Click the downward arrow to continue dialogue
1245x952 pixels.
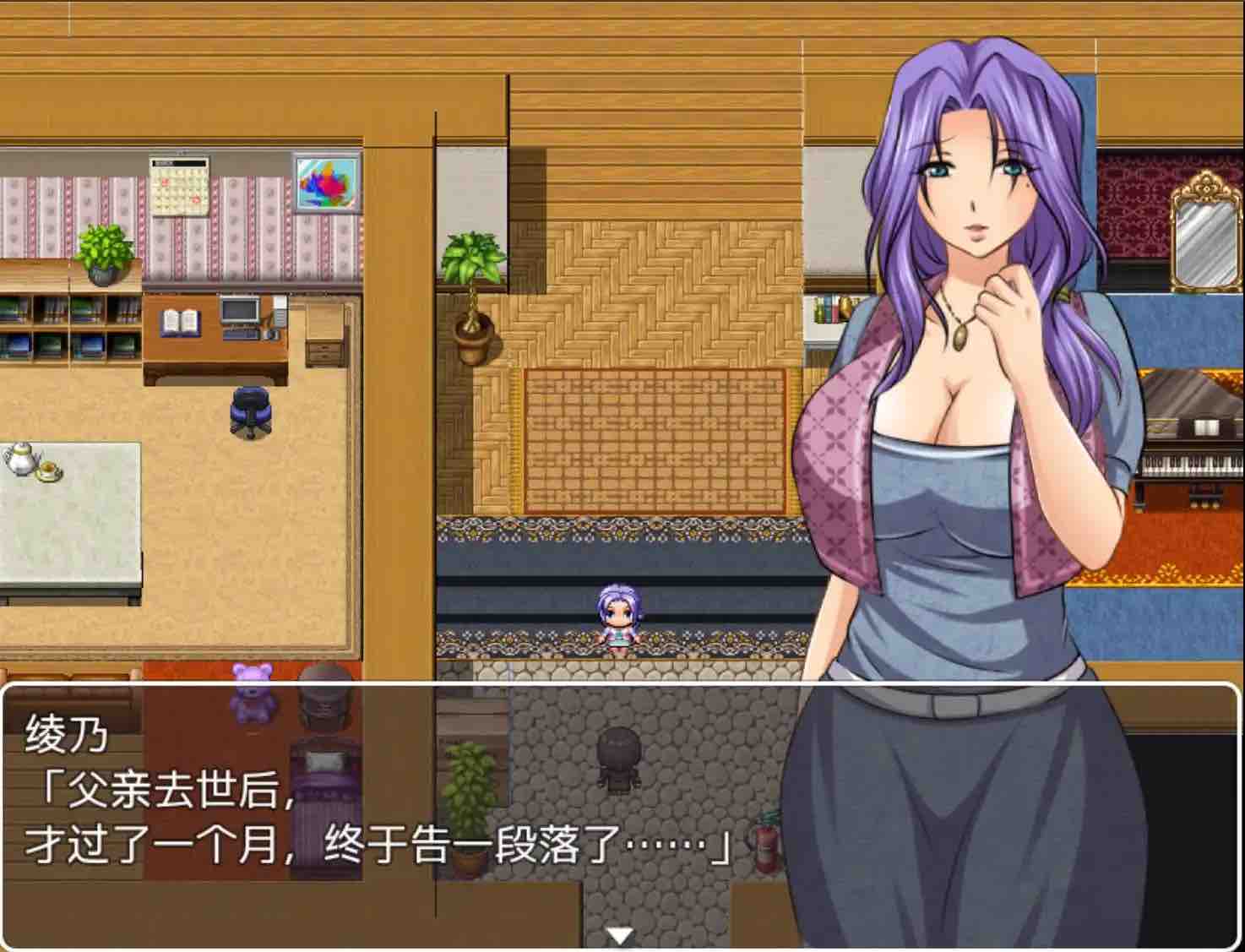point(622,935)
